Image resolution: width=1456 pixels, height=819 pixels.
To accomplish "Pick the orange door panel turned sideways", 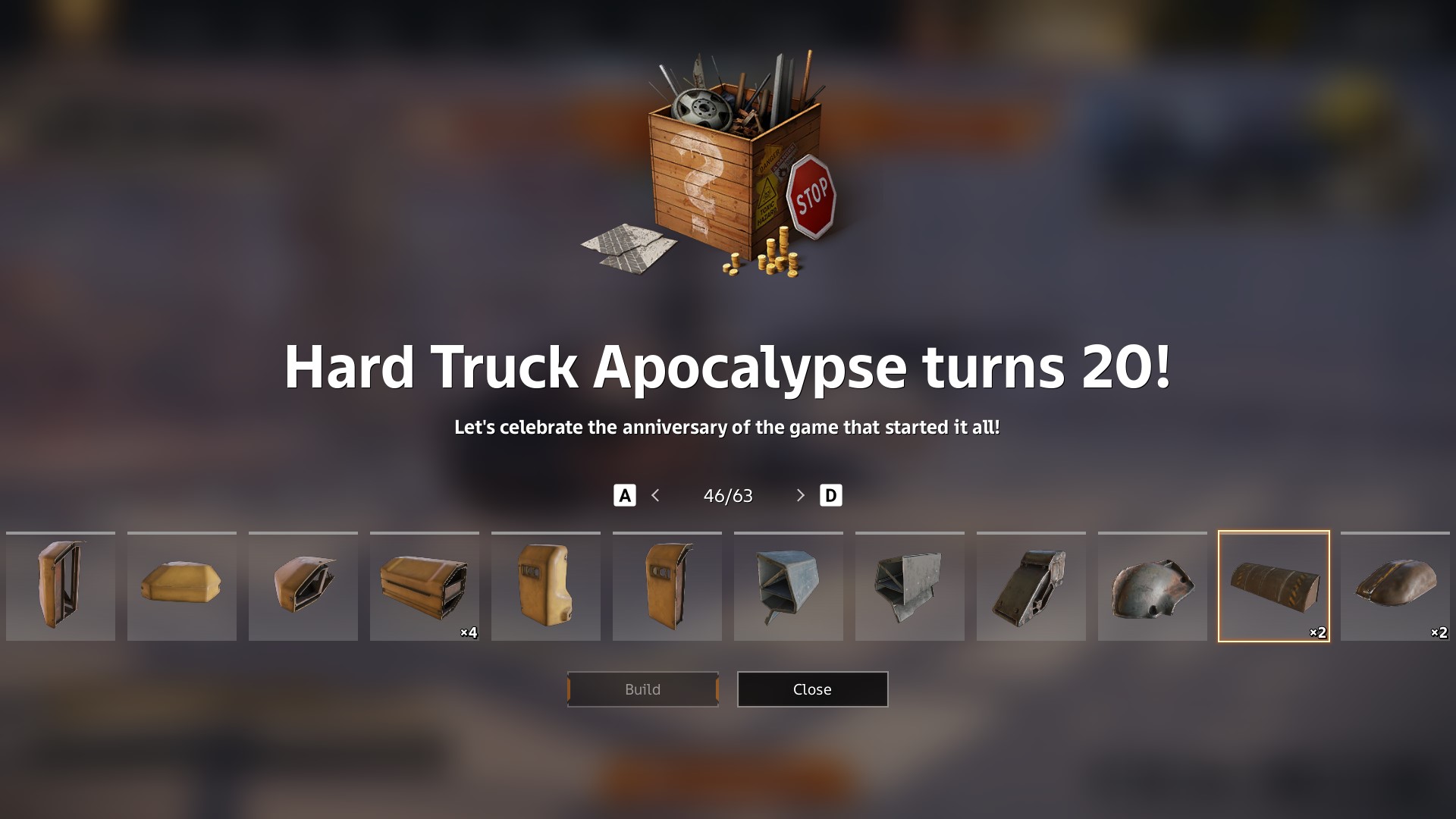I will [x=667, y=586].
